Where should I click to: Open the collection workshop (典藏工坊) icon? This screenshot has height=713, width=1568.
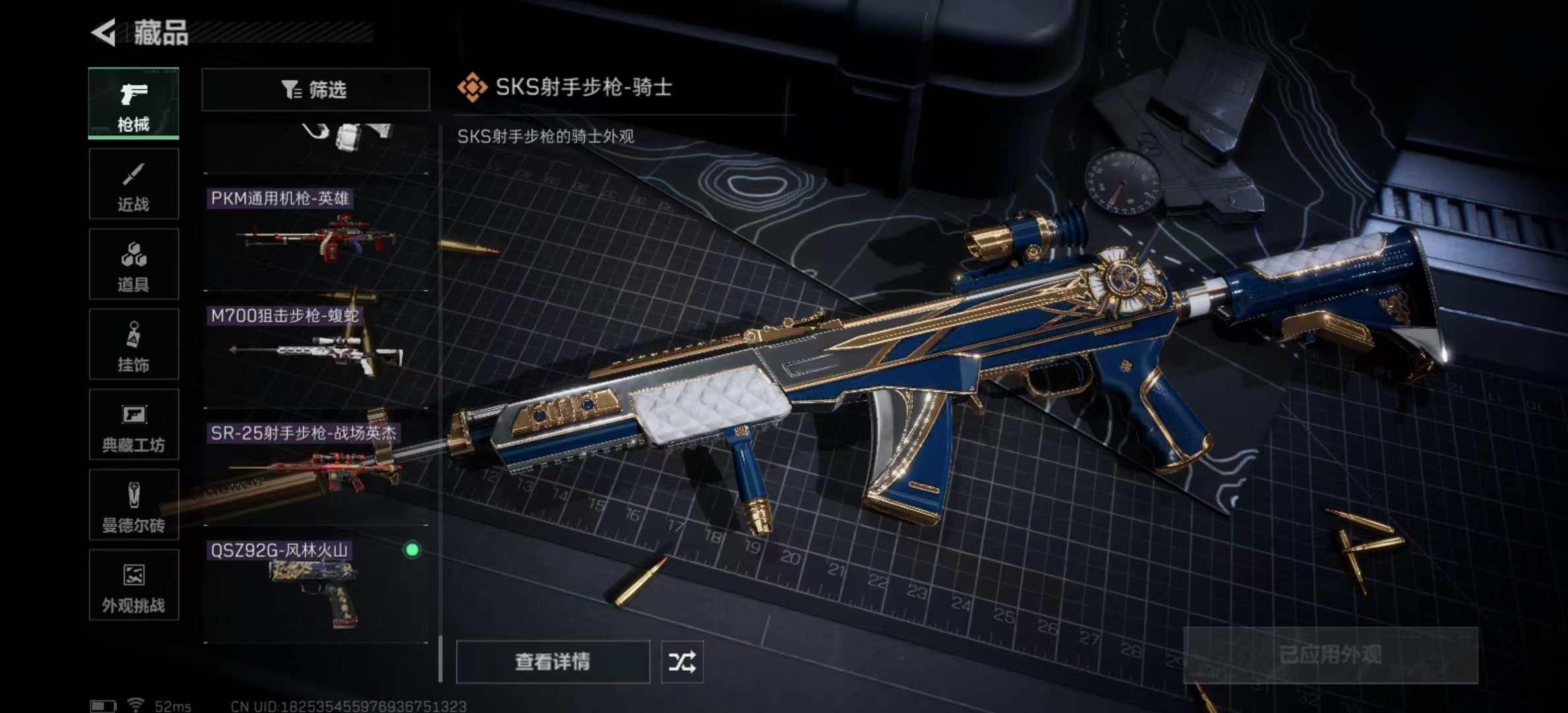point(133,424)
